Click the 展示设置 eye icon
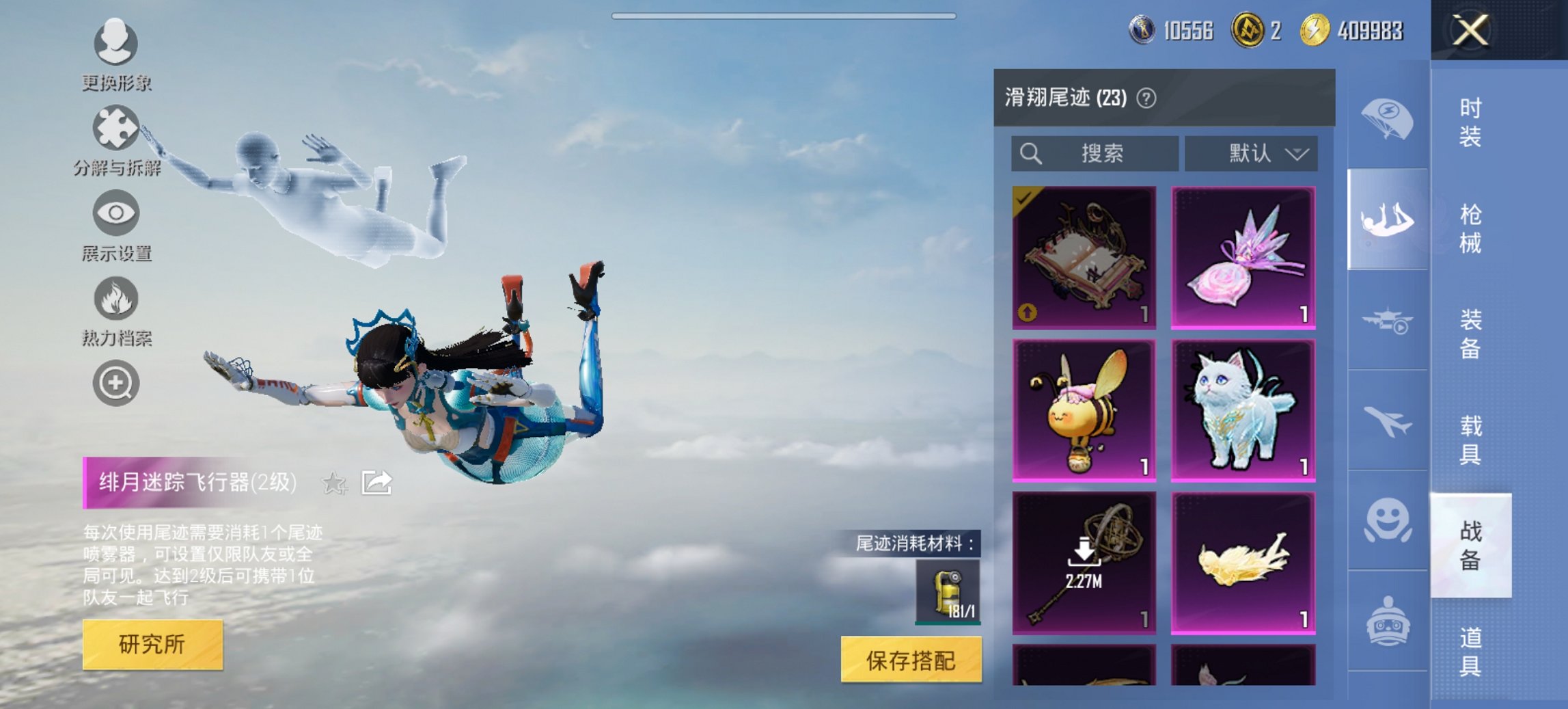Viewport: 1568px width, 709px height. pos(116,213)
